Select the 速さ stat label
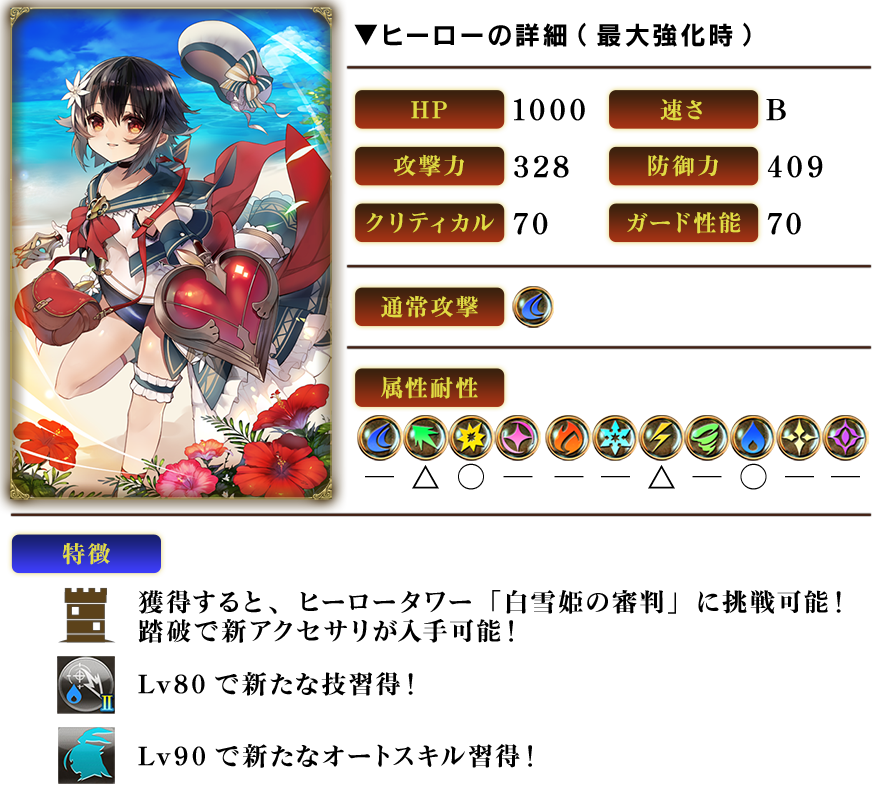896x798 pixels. point(684,110)
